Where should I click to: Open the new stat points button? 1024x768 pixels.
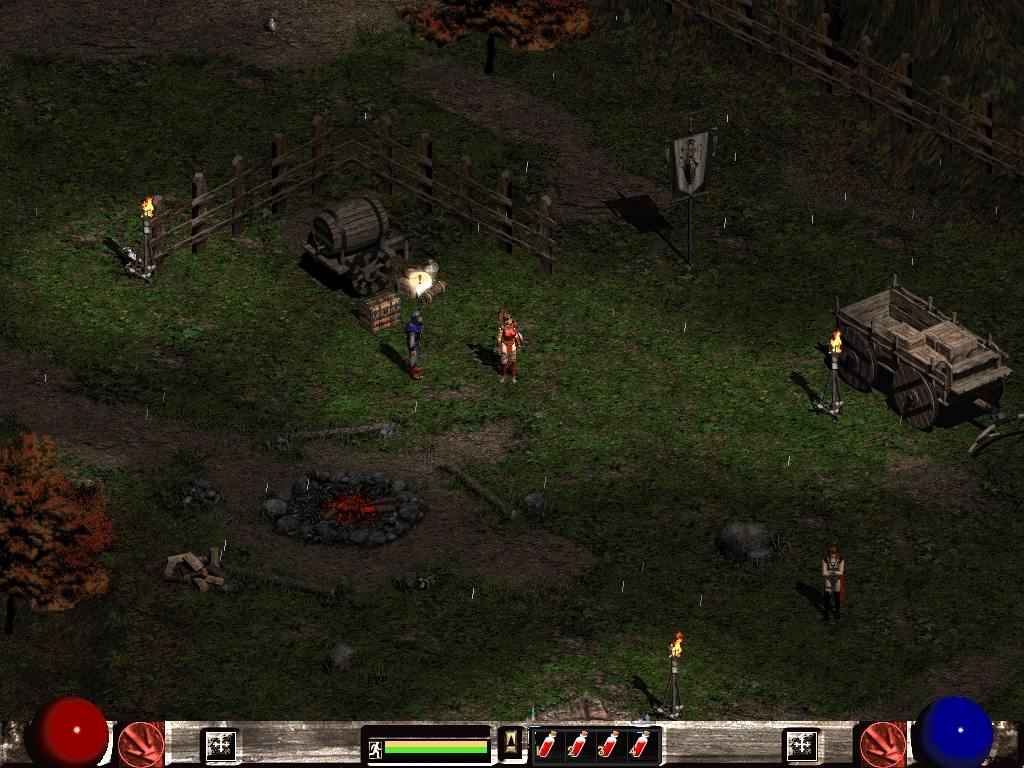[x=220, y=745]
